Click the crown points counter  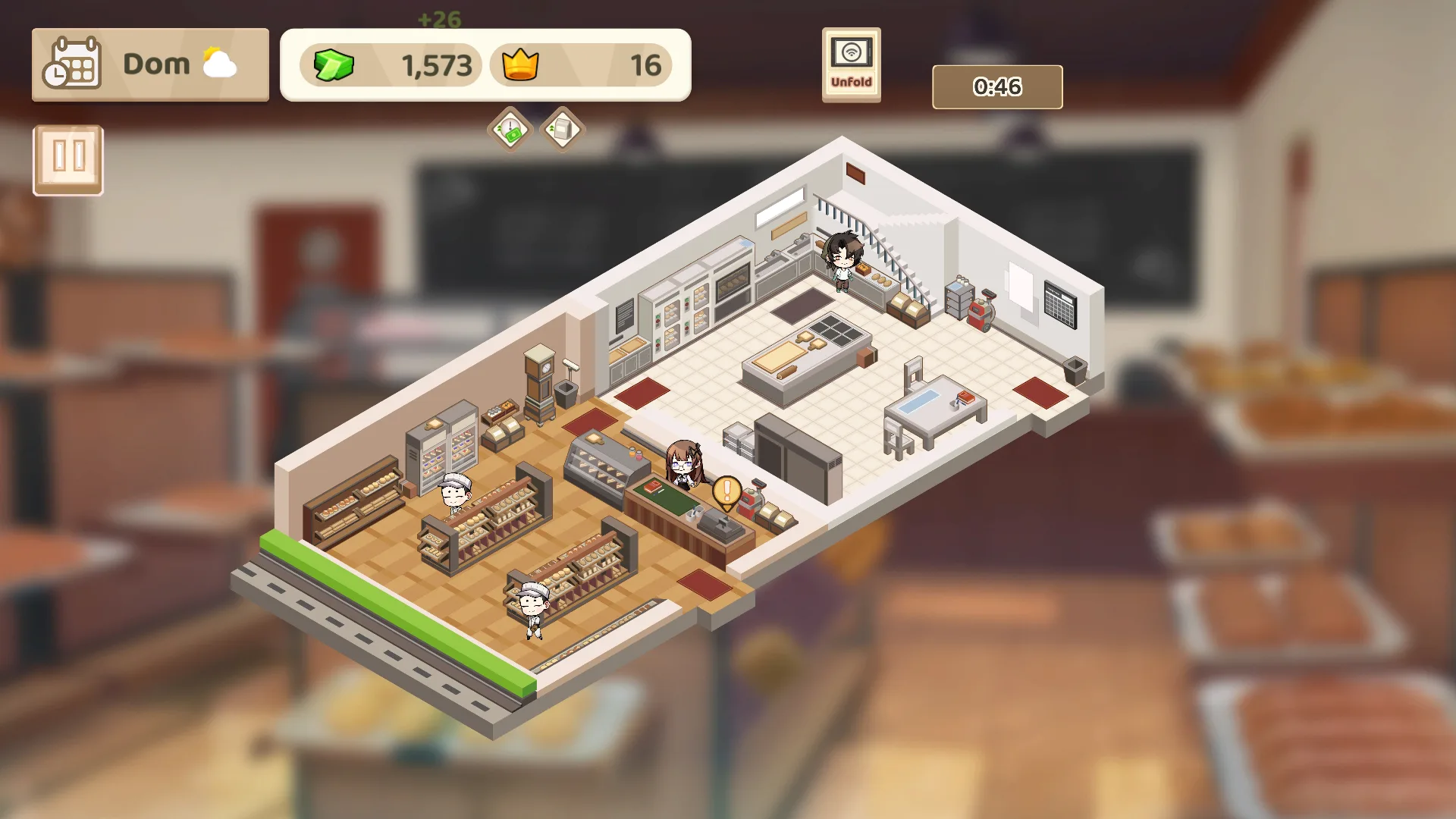[584, 65]
